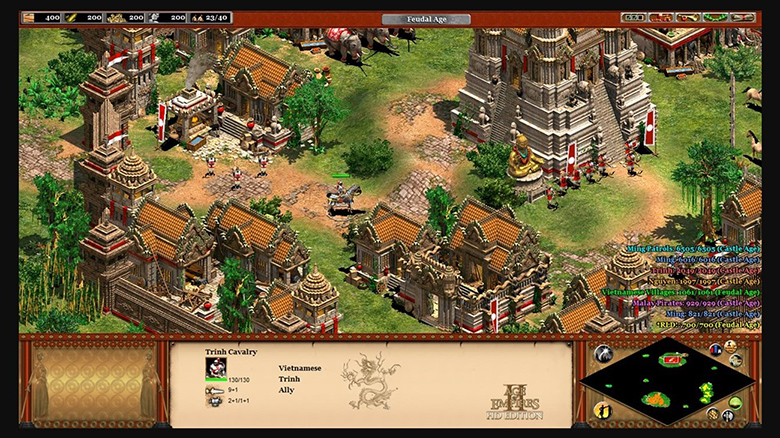The image size is (780, 438).
Task: Click the advanced statistics button above the minimap
Action: (x=732, y=345)
